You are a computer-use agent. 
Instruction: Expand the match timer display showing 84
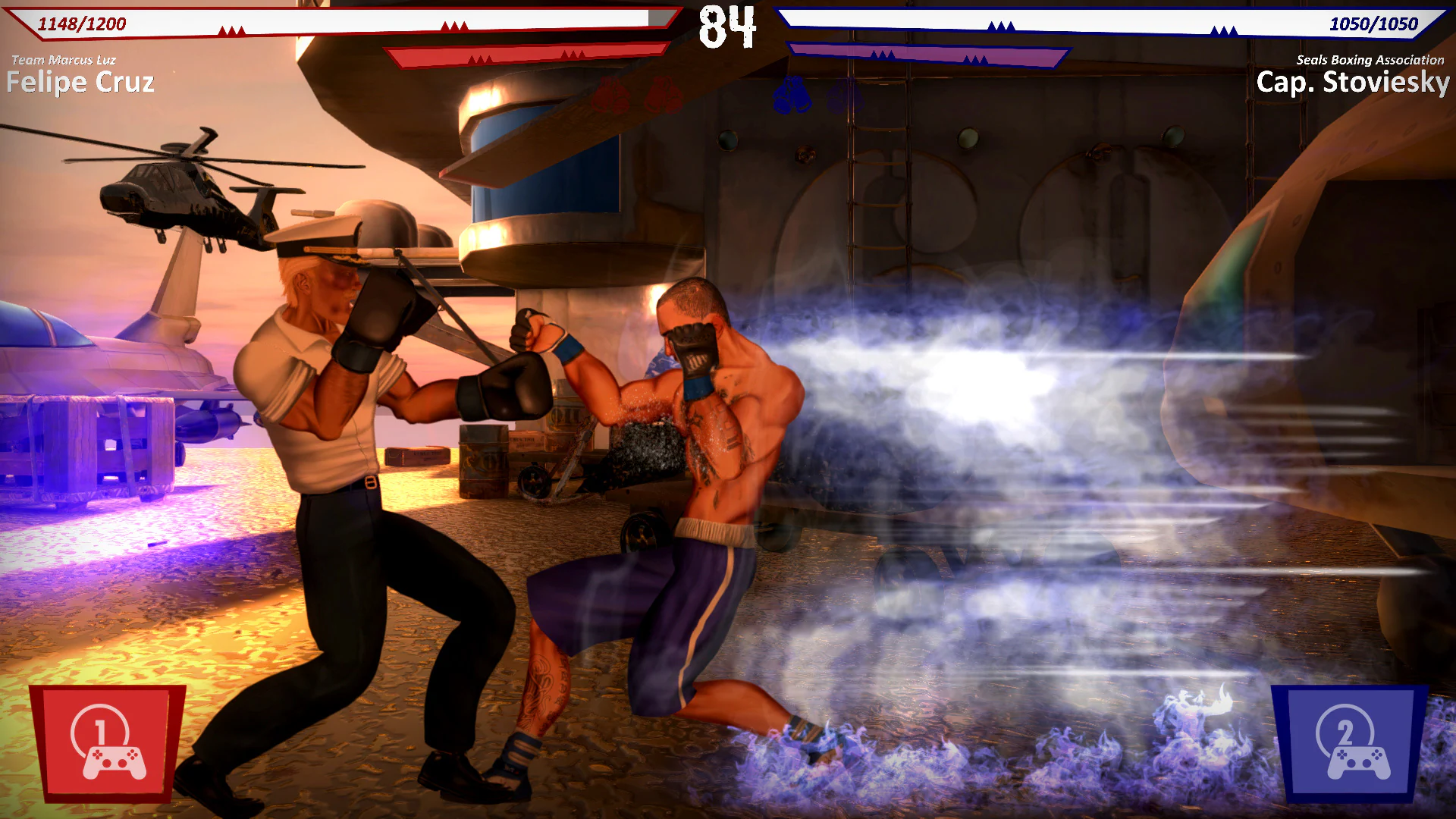click(727, 27)
